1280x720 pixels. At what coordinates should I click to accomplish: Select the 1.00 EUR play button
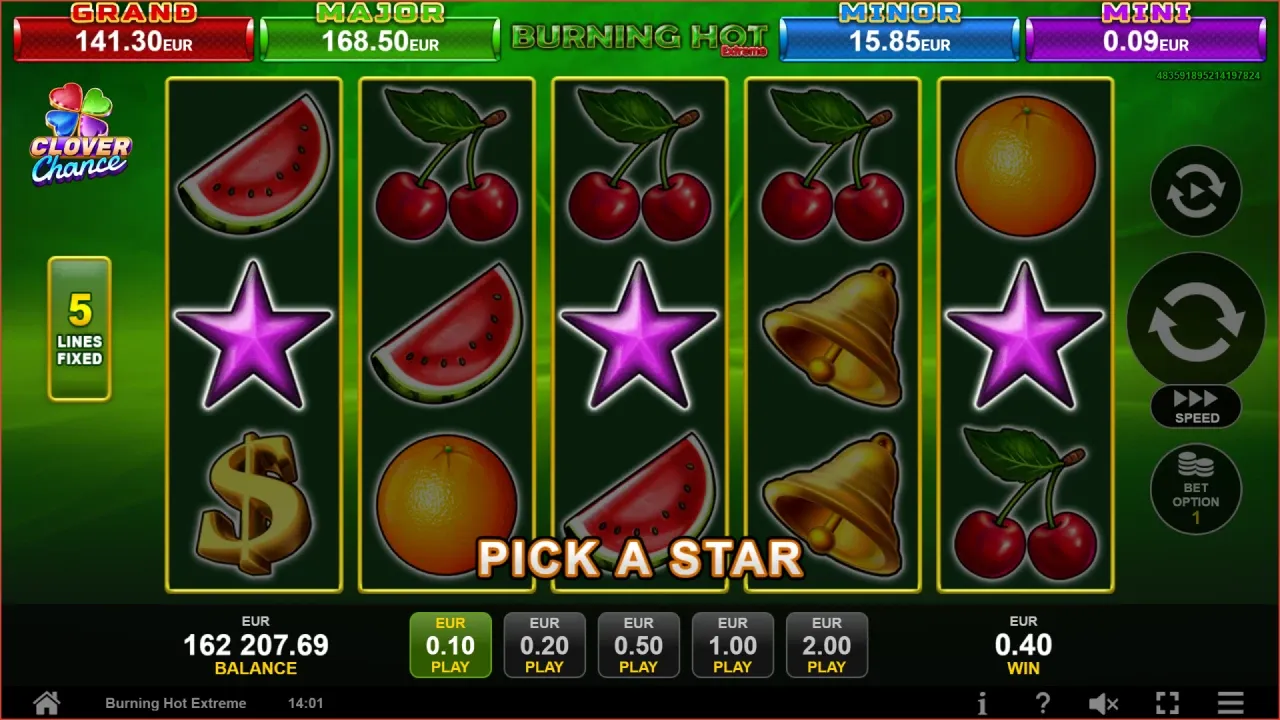click(732, 645)
